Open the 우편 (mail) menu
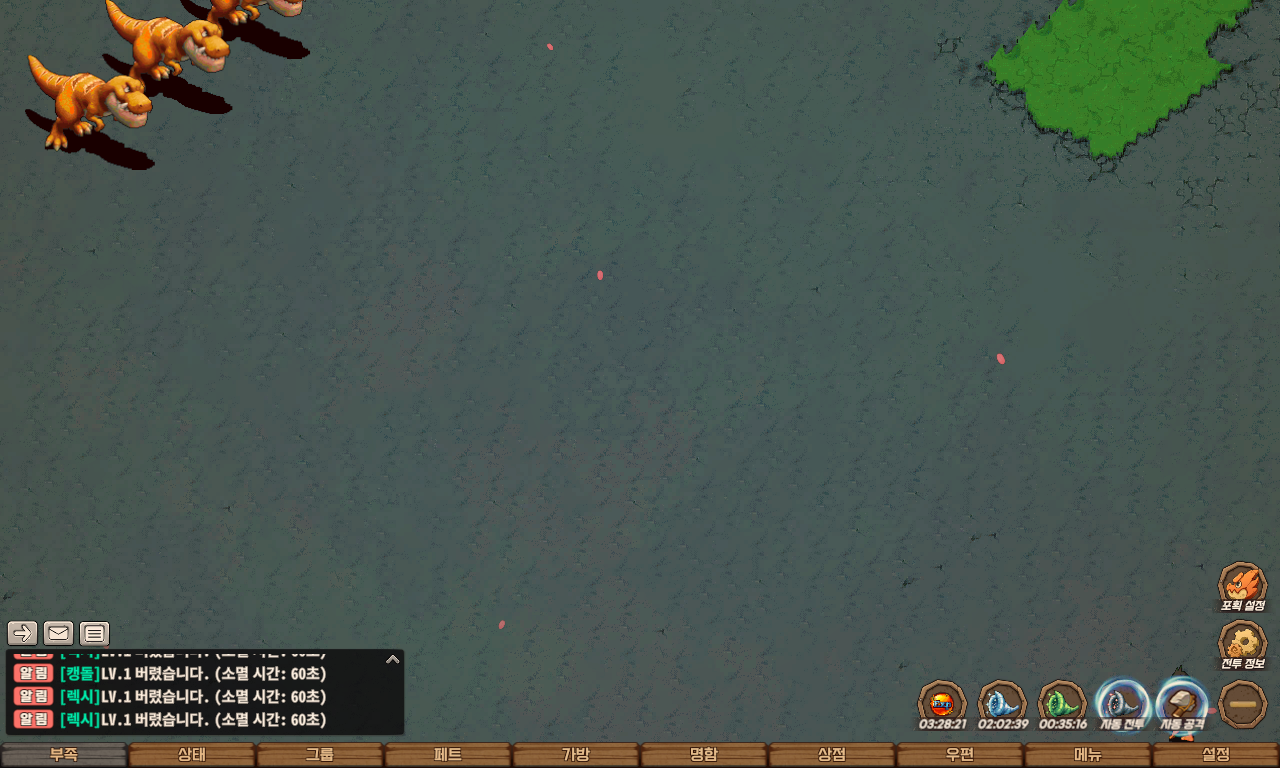The height and width of the screenshot is (768, 1280). point(960,755)
